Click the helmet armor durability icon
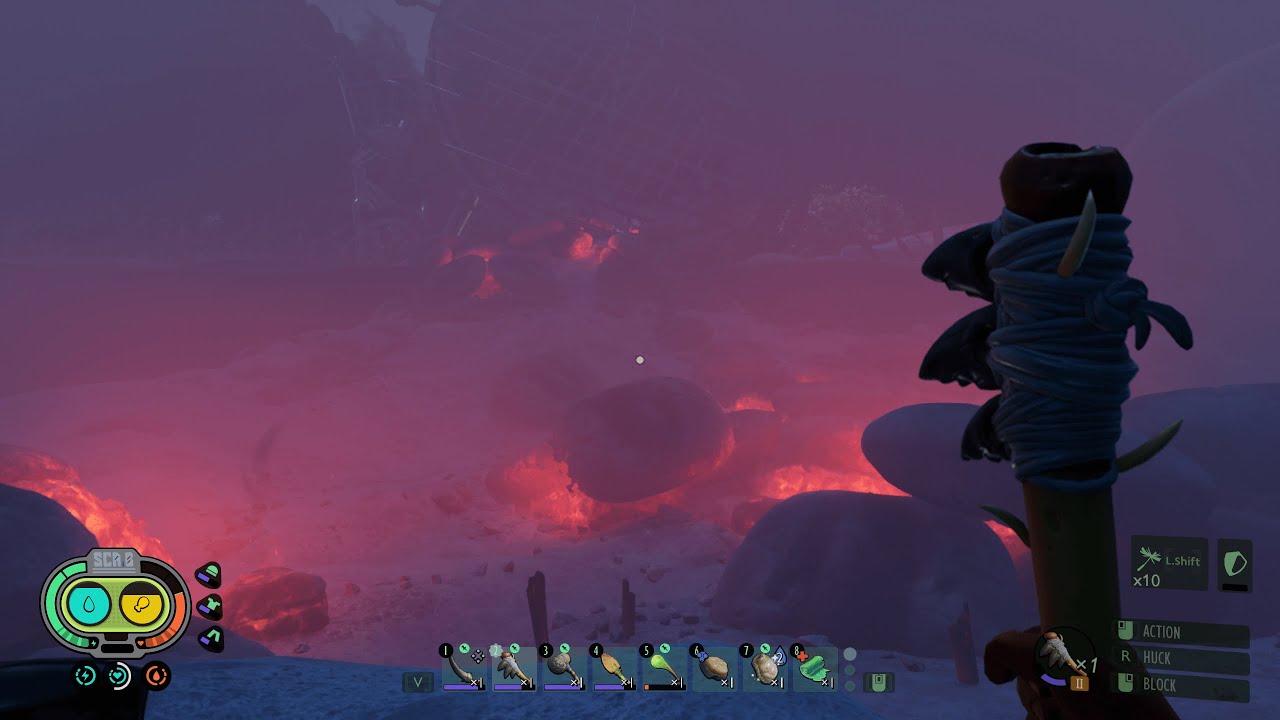This screenshot has width=1280, height=720. (208, 575)
